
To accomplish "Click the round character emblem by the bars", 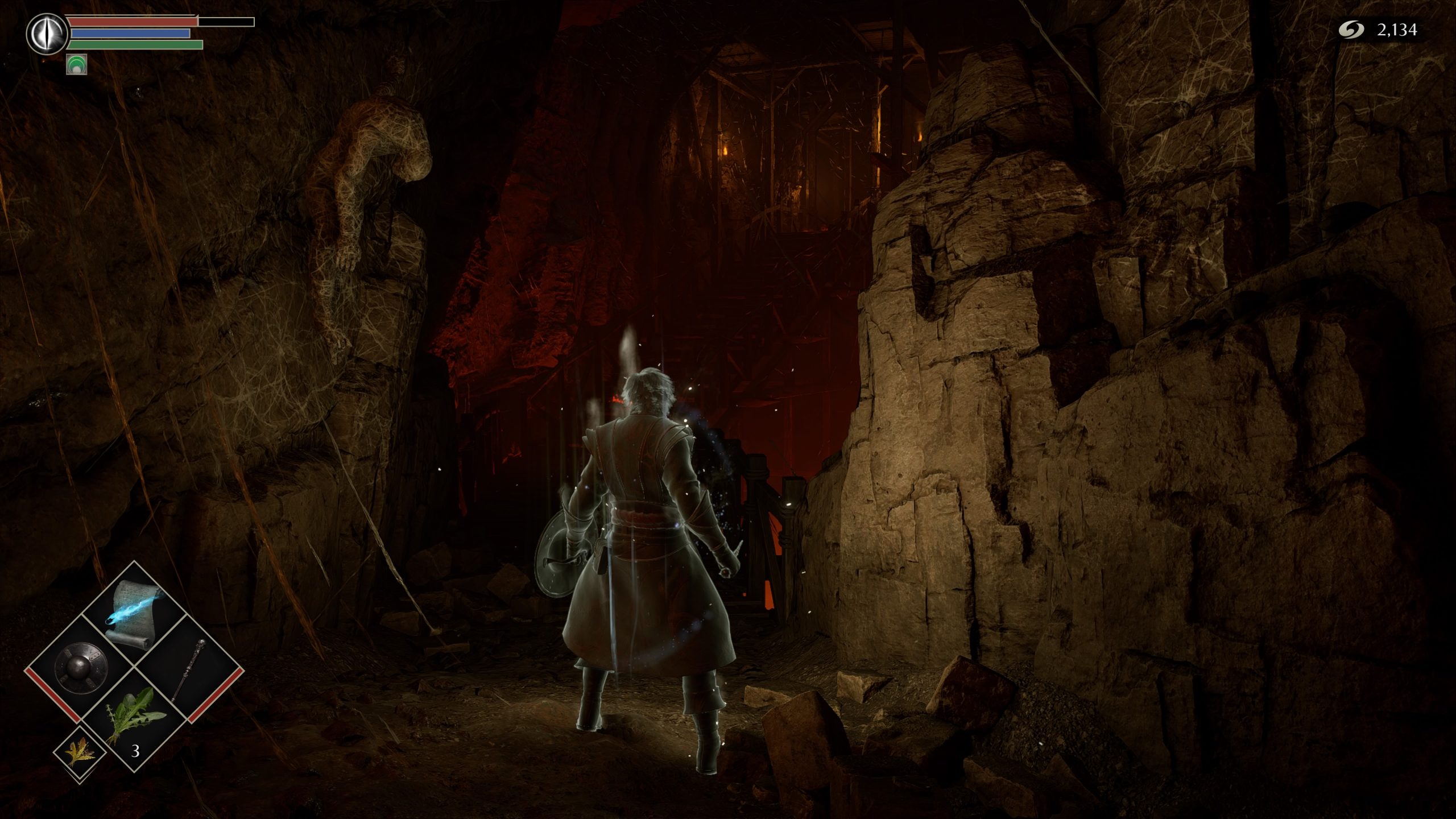I will pos(45,33).
